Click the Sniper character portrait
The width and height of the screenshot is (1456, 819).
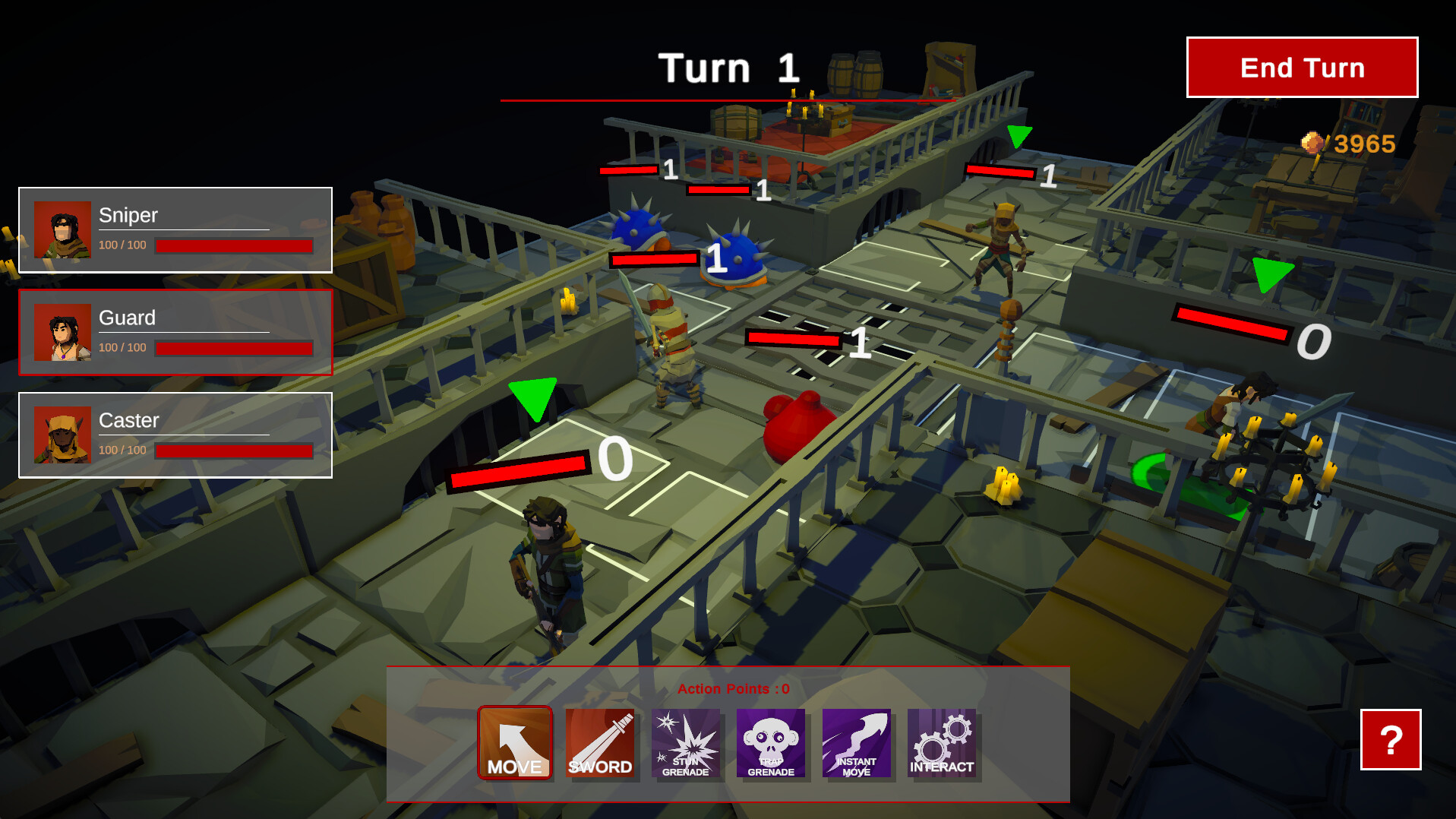64,229
